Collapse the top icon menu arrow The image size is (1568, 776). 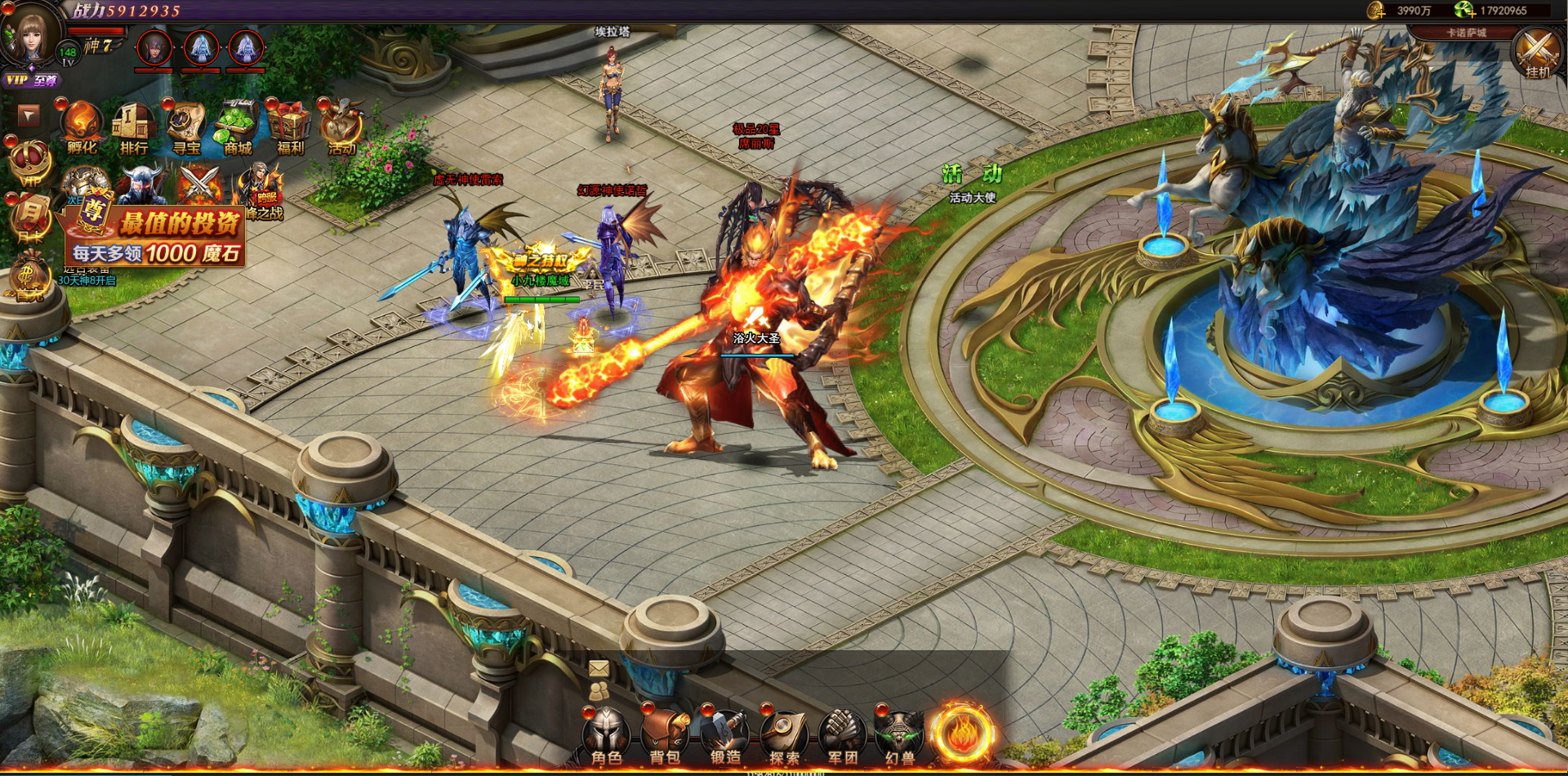click(x=29, y=115)
